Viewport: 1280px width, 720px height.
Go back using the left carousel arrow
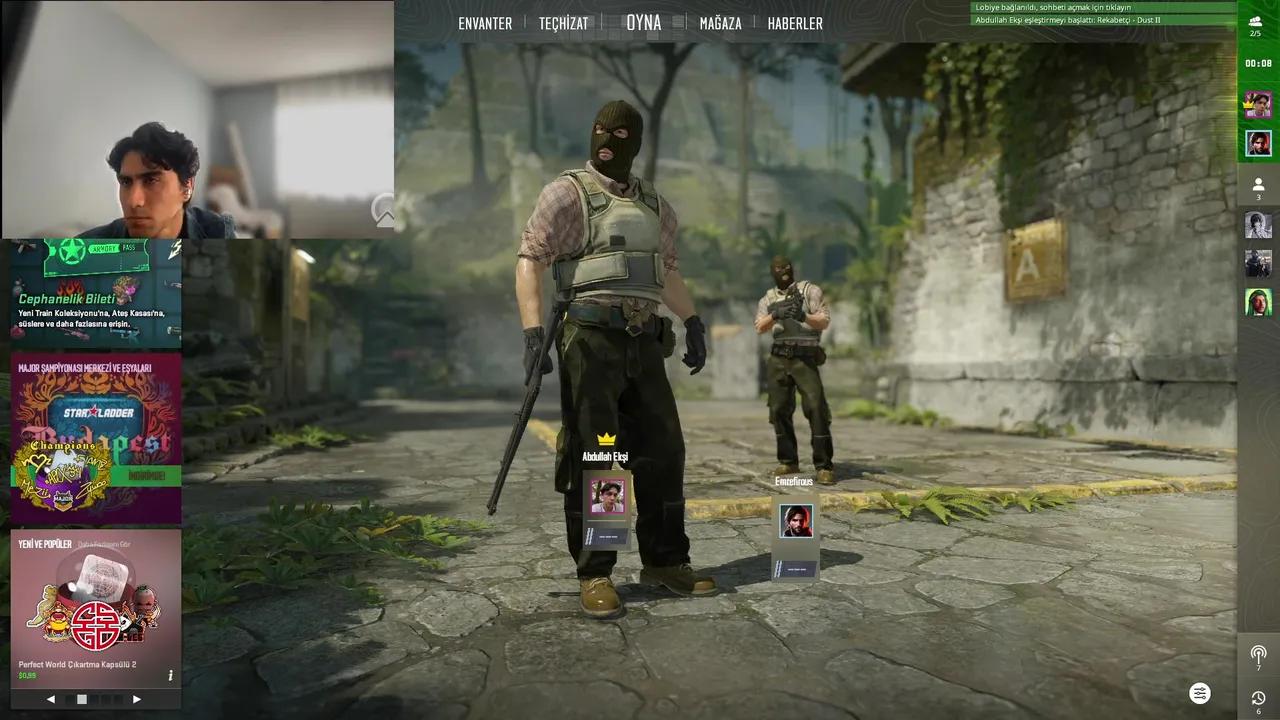click(50, 698)
